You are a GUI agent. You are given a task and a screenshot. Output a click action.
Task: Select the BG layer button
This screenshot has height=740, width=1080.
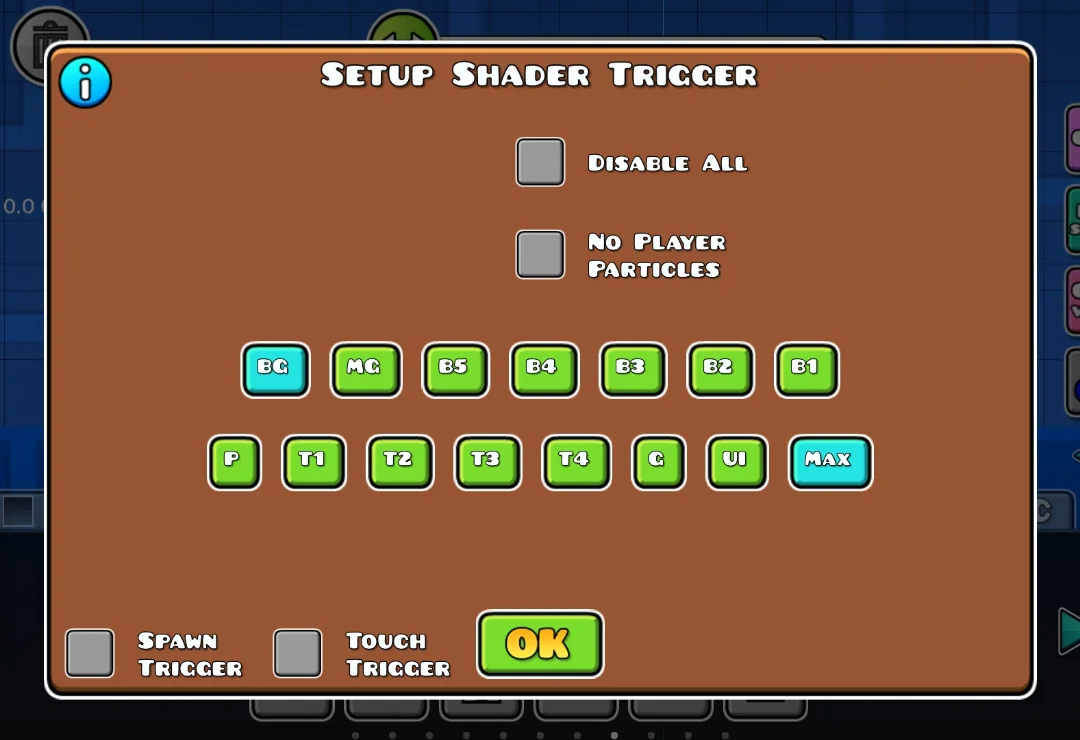coord(275,369)
